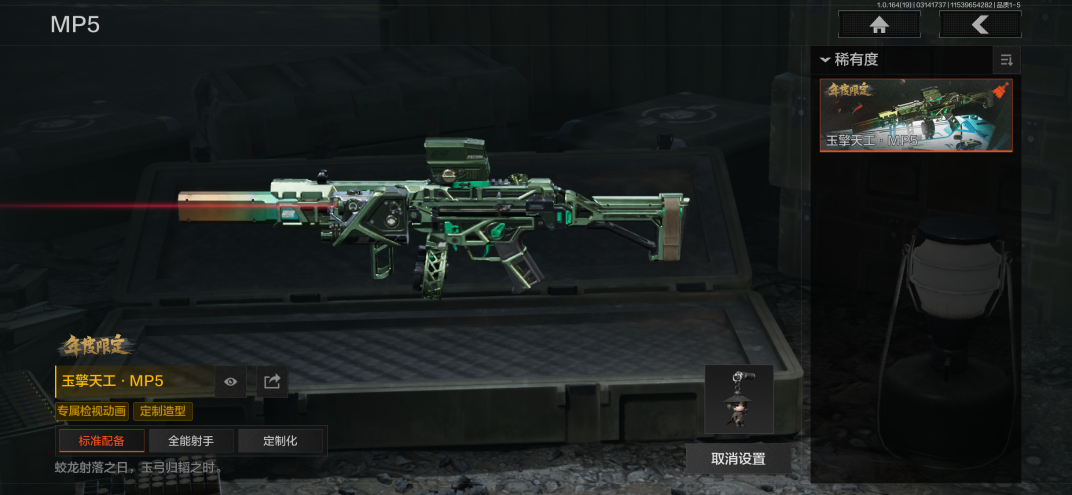Go back with the arrow button
The image size is (1072, 495).
pos(980,24)
